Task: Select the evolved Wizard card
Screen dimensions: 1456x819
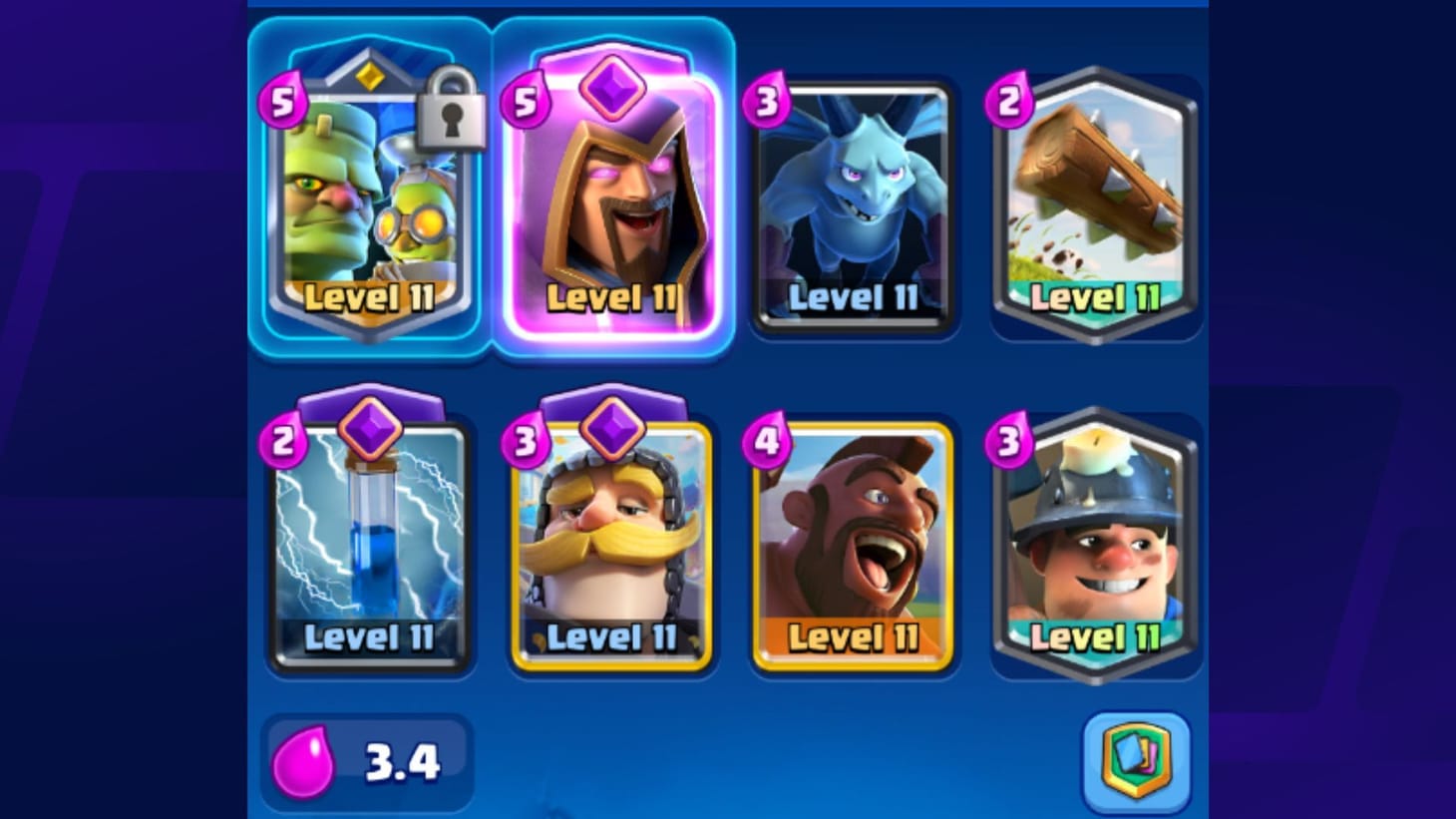Action: [612, 200]
